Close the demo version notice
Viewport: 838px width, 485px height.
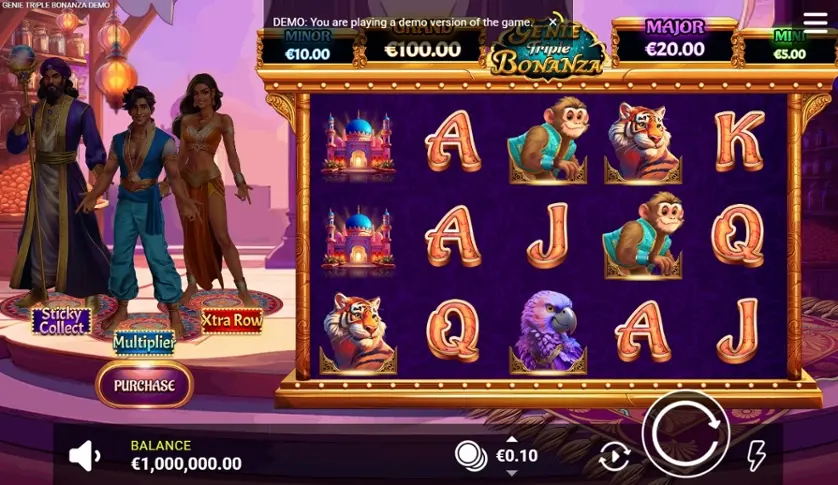point(553,21)
